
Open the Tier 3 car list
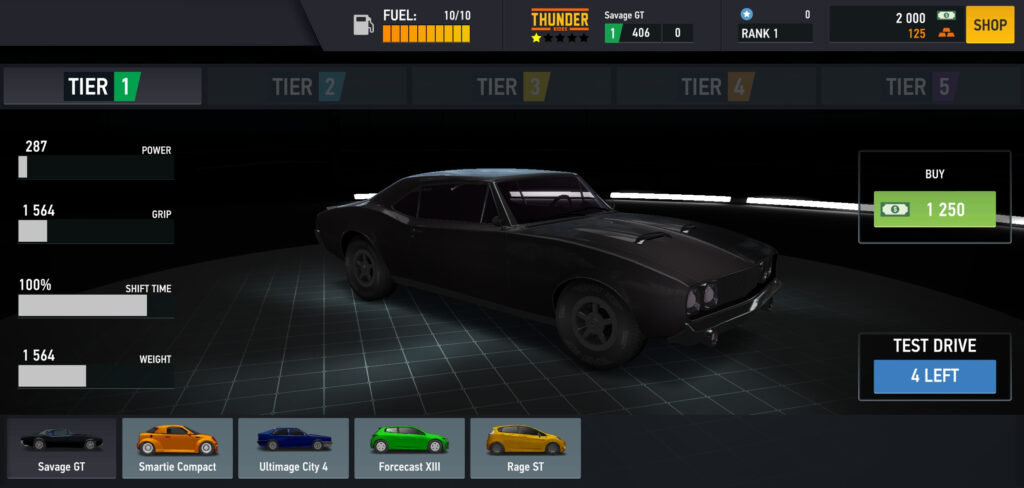tap(512, 87)
